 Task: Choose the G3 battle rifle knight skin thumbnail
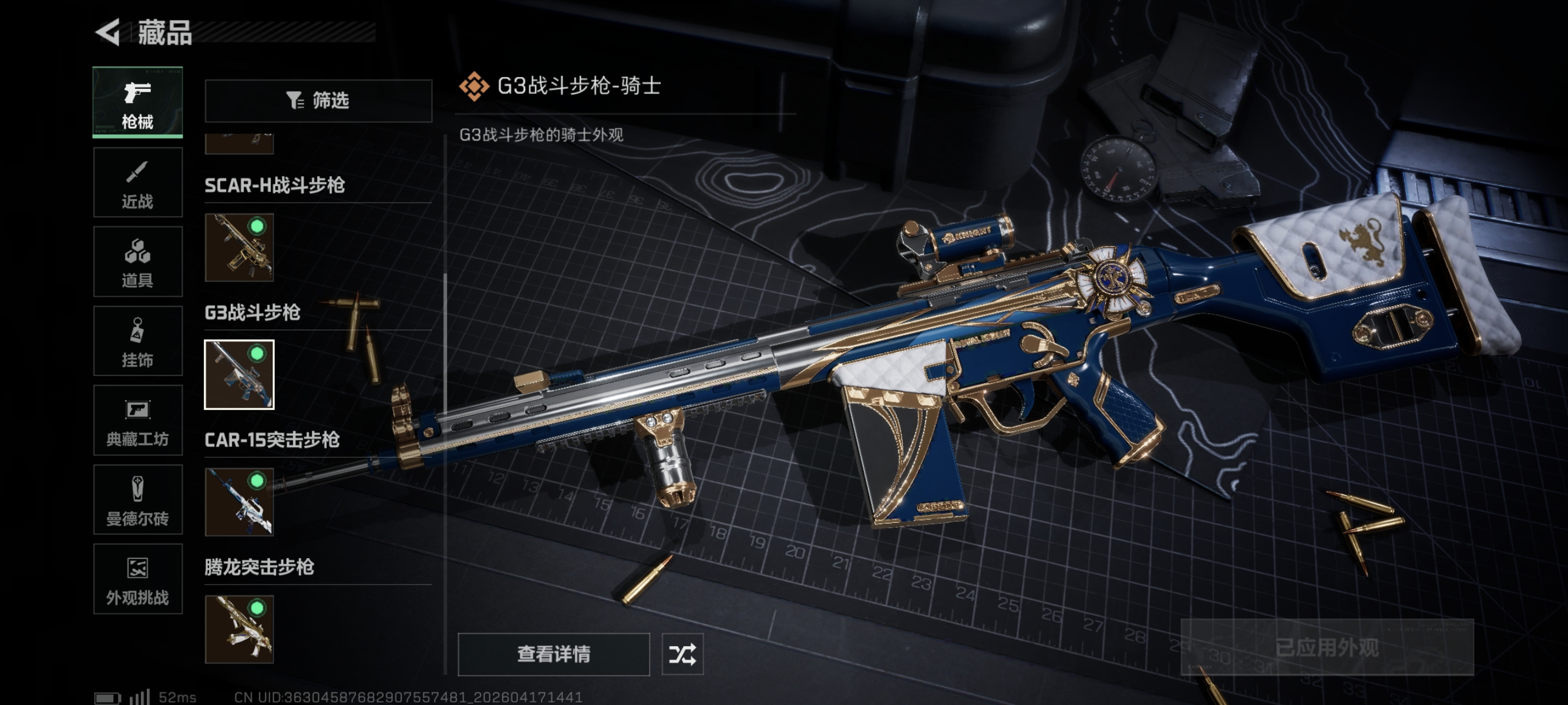click(239, 374)
